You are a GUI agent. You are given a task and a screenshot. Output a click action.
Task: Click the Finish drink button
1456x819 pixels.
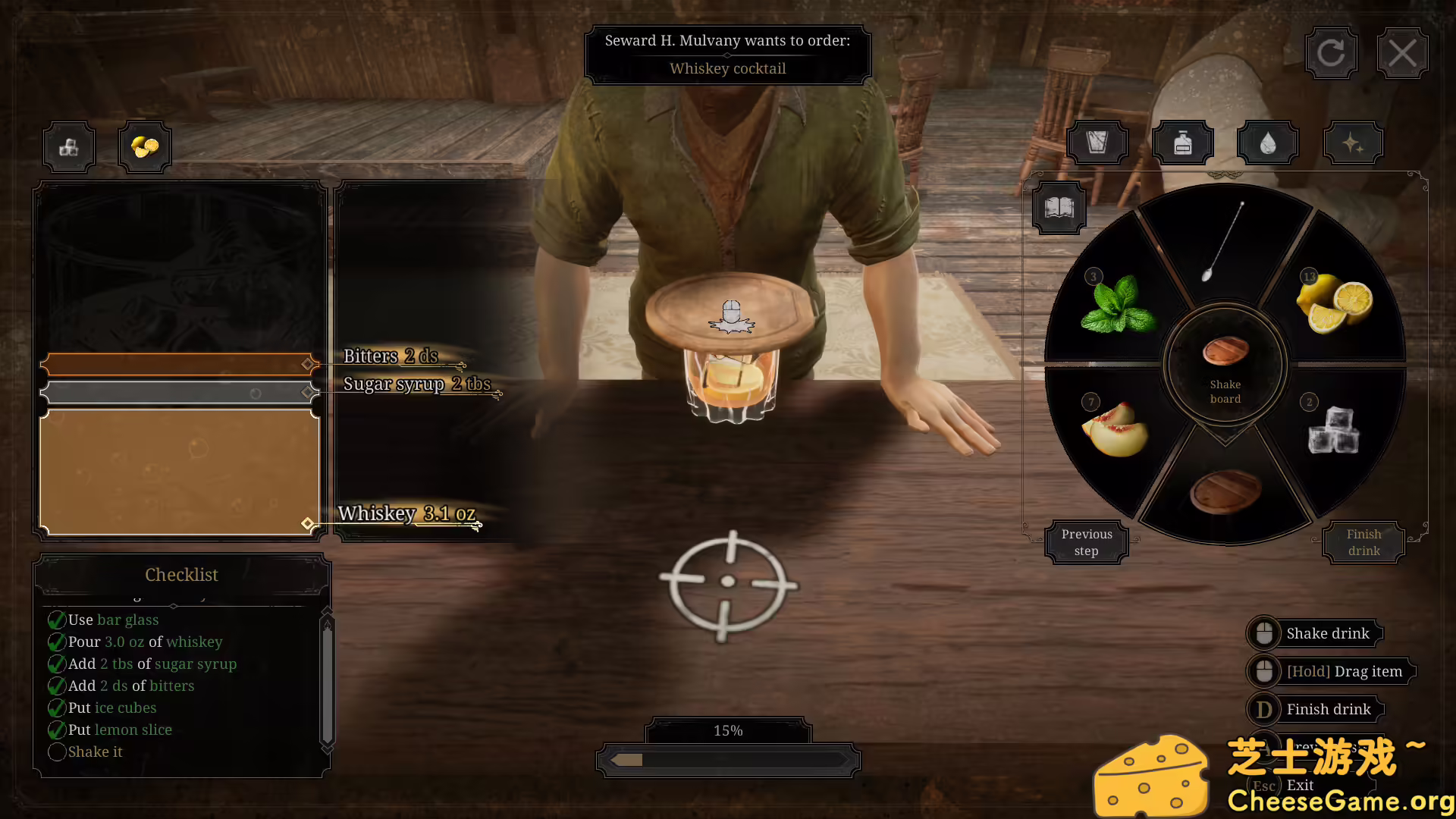[1363, 541]
